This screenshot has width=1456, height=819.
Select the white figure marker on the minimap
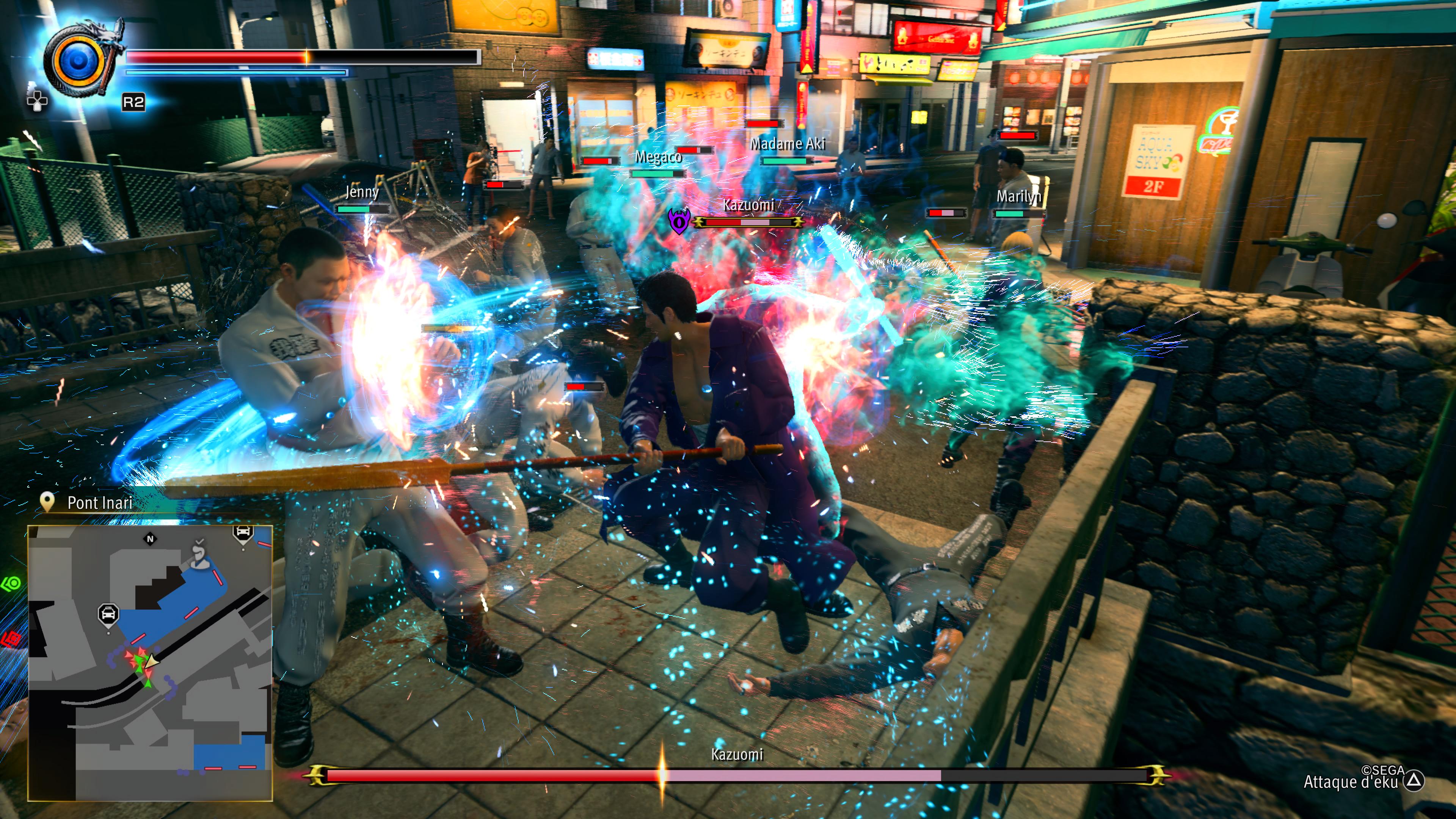(x=198, y=555)
